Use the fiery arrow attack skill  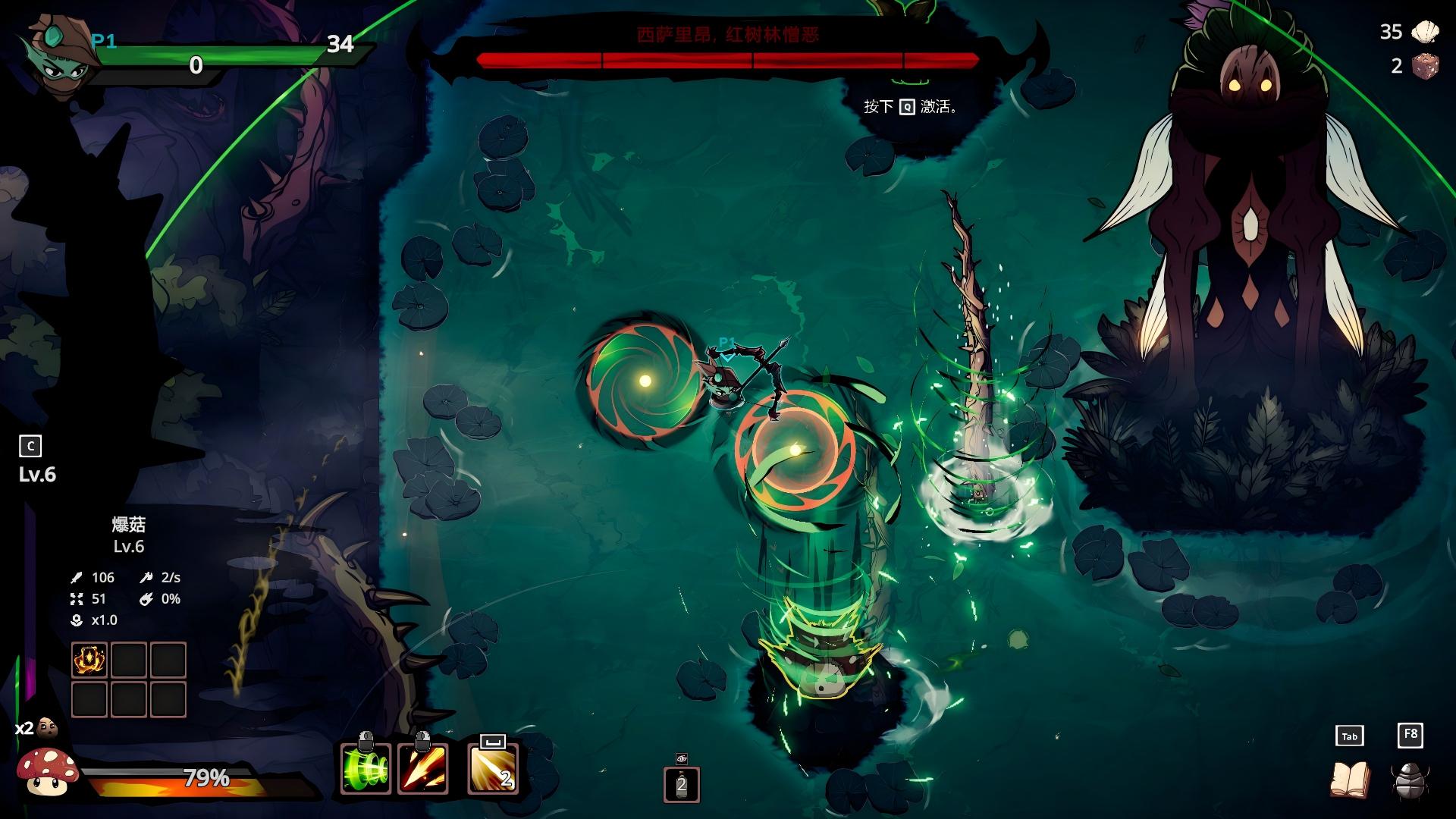click(423, 769)
